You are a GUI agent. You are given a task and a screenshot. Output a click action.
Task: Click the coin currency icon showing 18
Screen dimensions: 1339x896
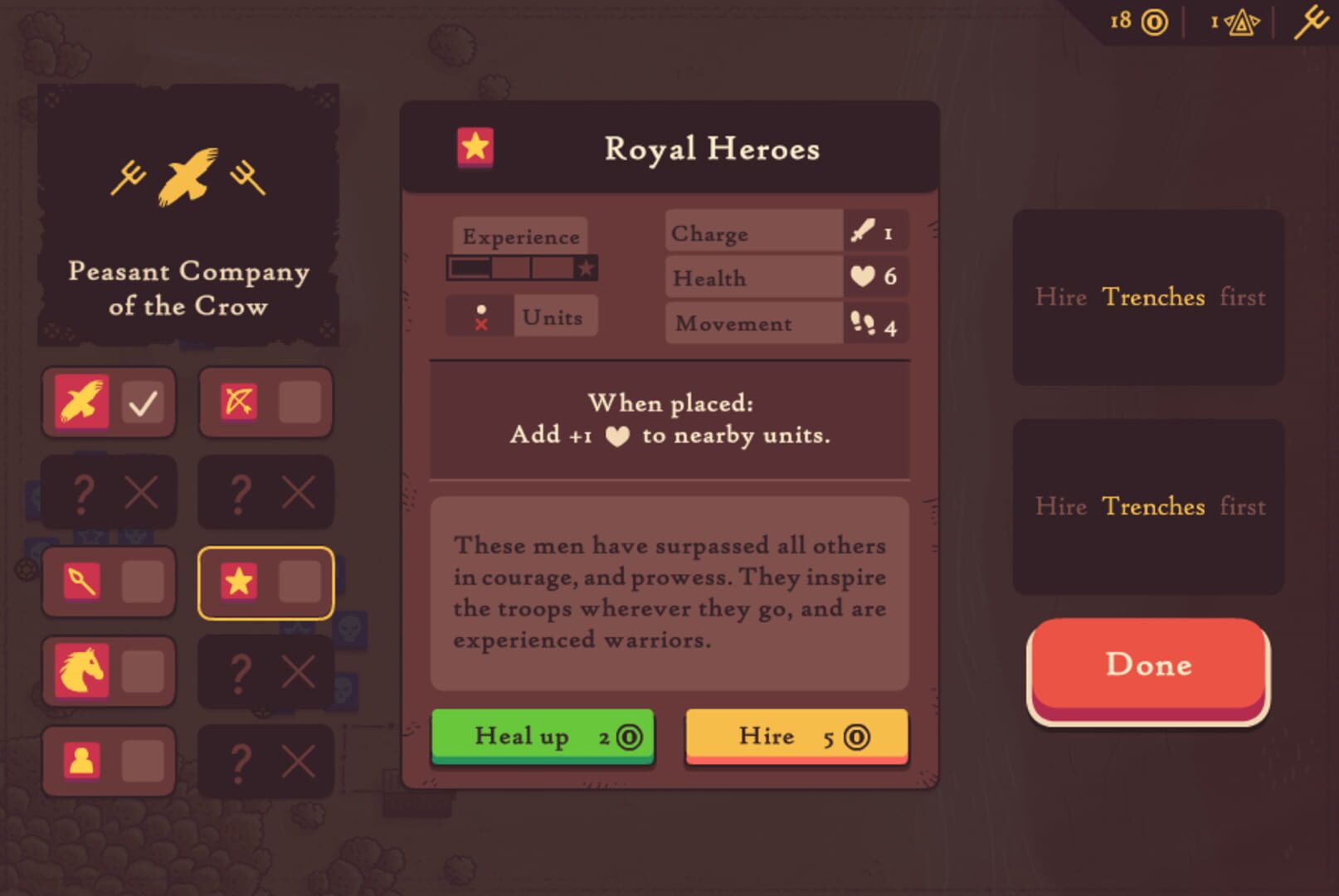pos(1155,22)
